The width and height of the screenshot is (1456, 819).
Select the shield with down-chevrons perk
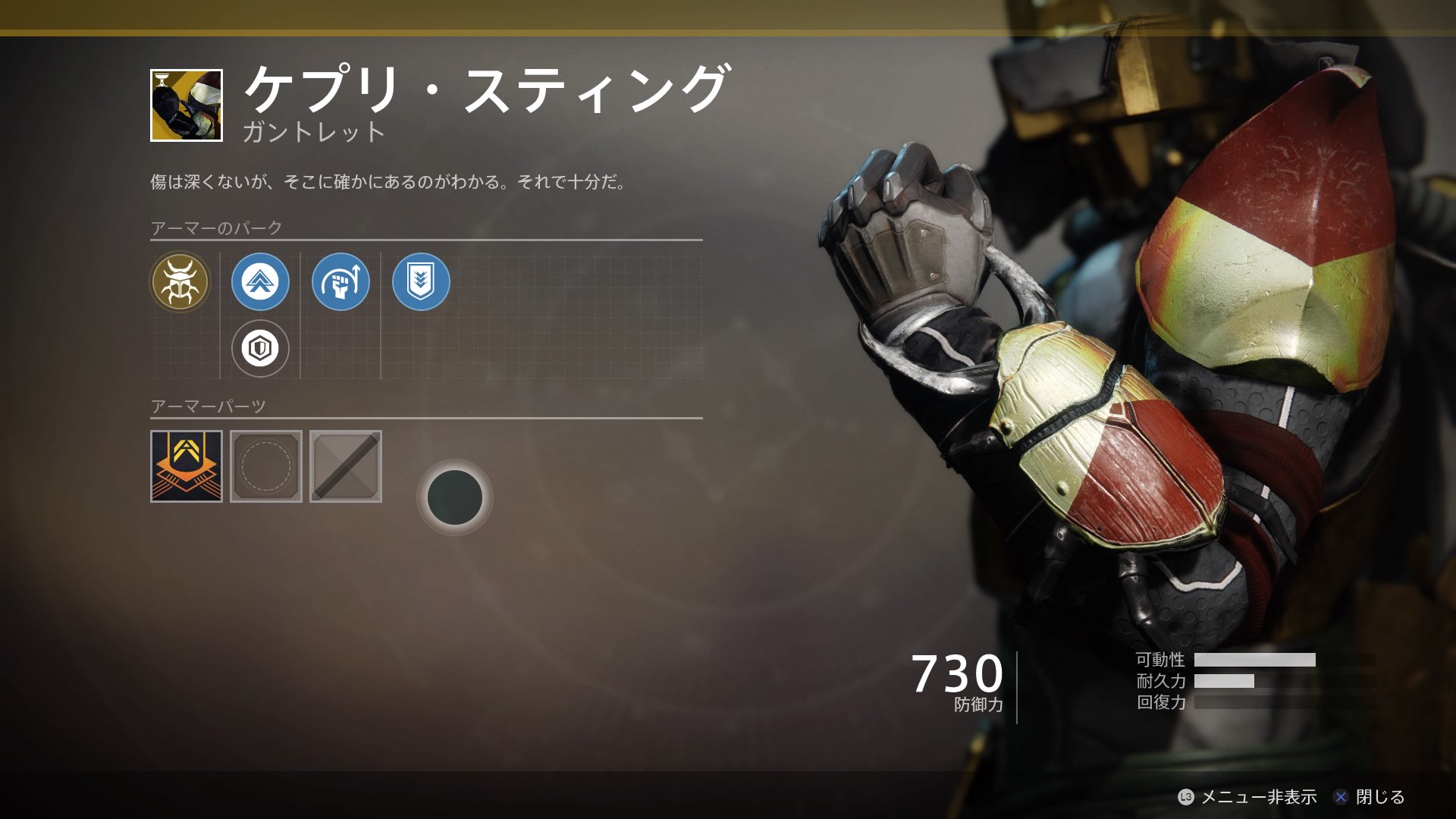tap(421, 282)
